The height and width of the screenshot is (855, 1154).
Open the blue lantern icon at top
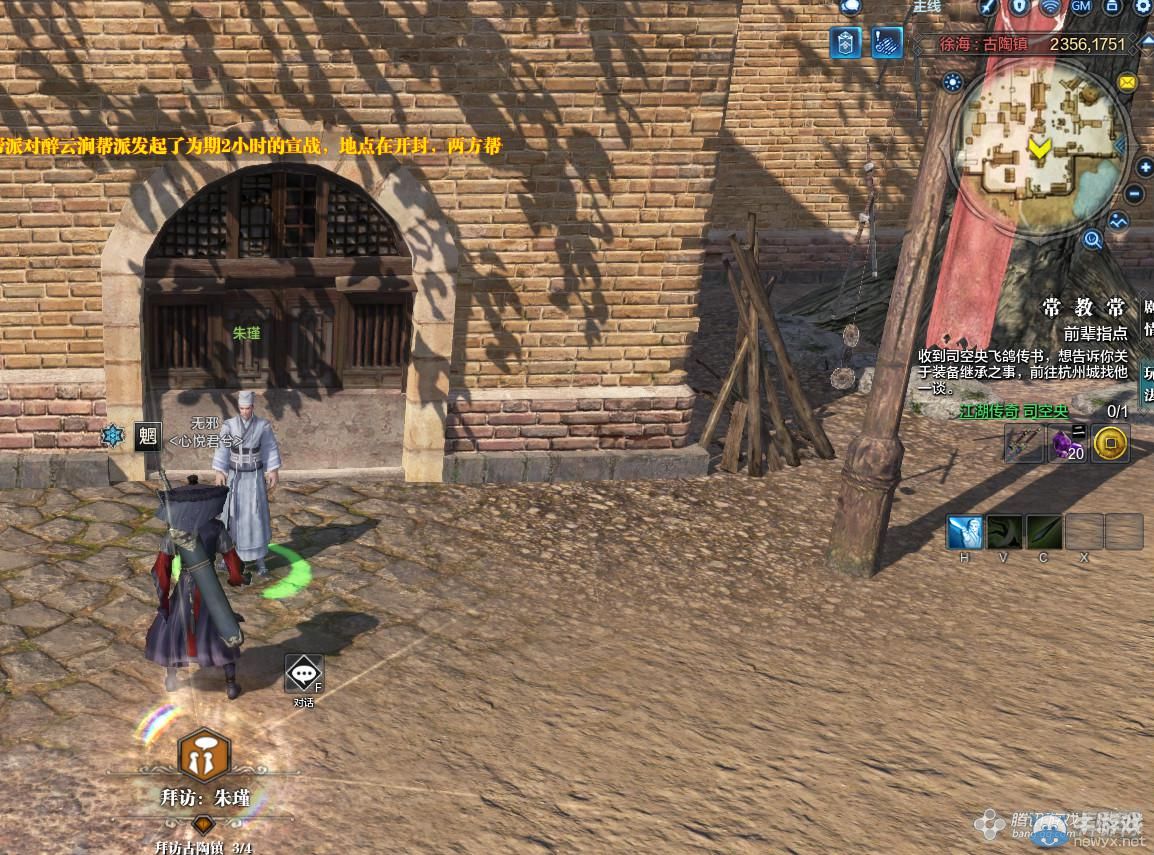tap(845, 42)
